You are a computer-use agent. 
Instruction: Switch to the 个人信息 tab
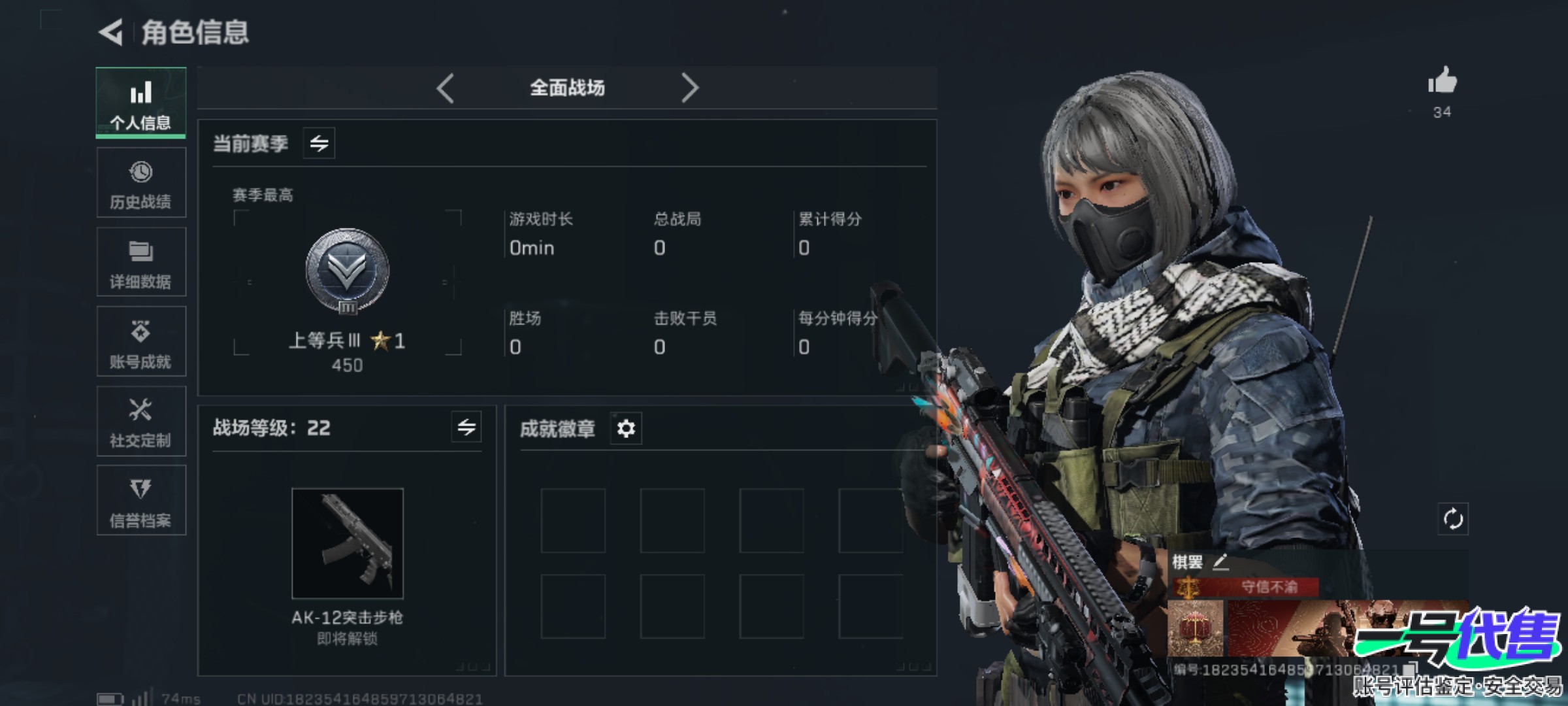click(141, 103)
